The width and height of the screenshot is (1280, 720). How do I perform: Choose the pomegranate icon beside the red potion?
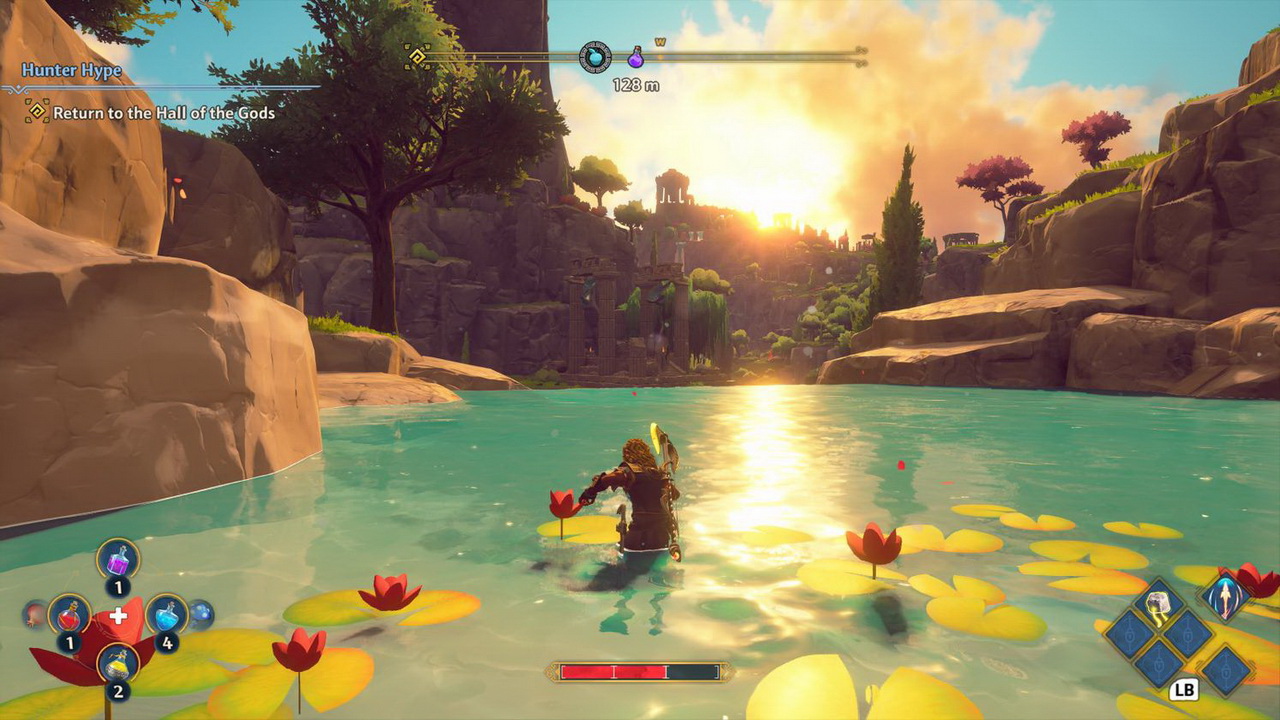34,614
